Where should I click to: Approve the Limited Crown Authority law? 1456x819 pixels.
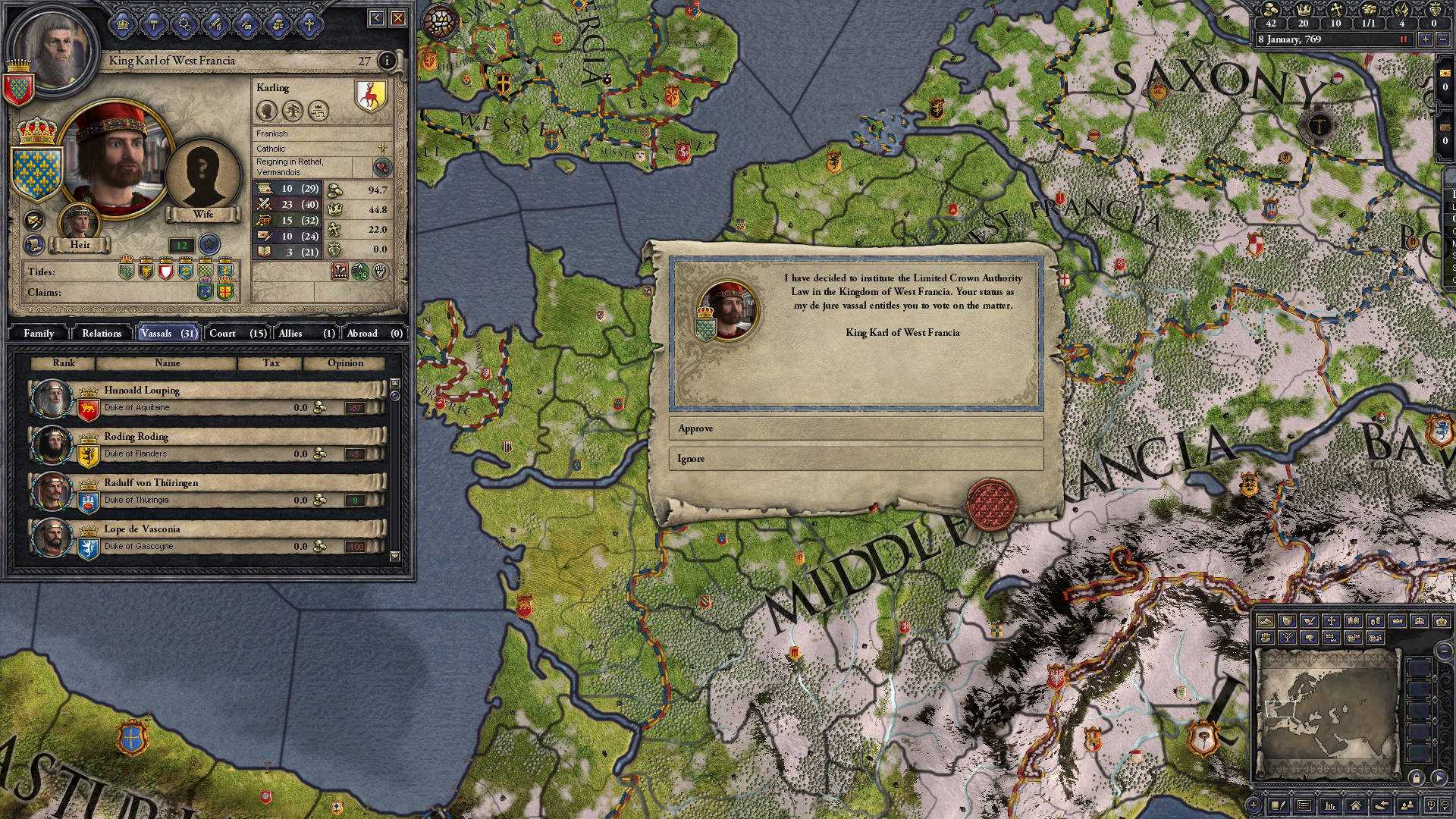pyautogui.click(x=855, y=429)
